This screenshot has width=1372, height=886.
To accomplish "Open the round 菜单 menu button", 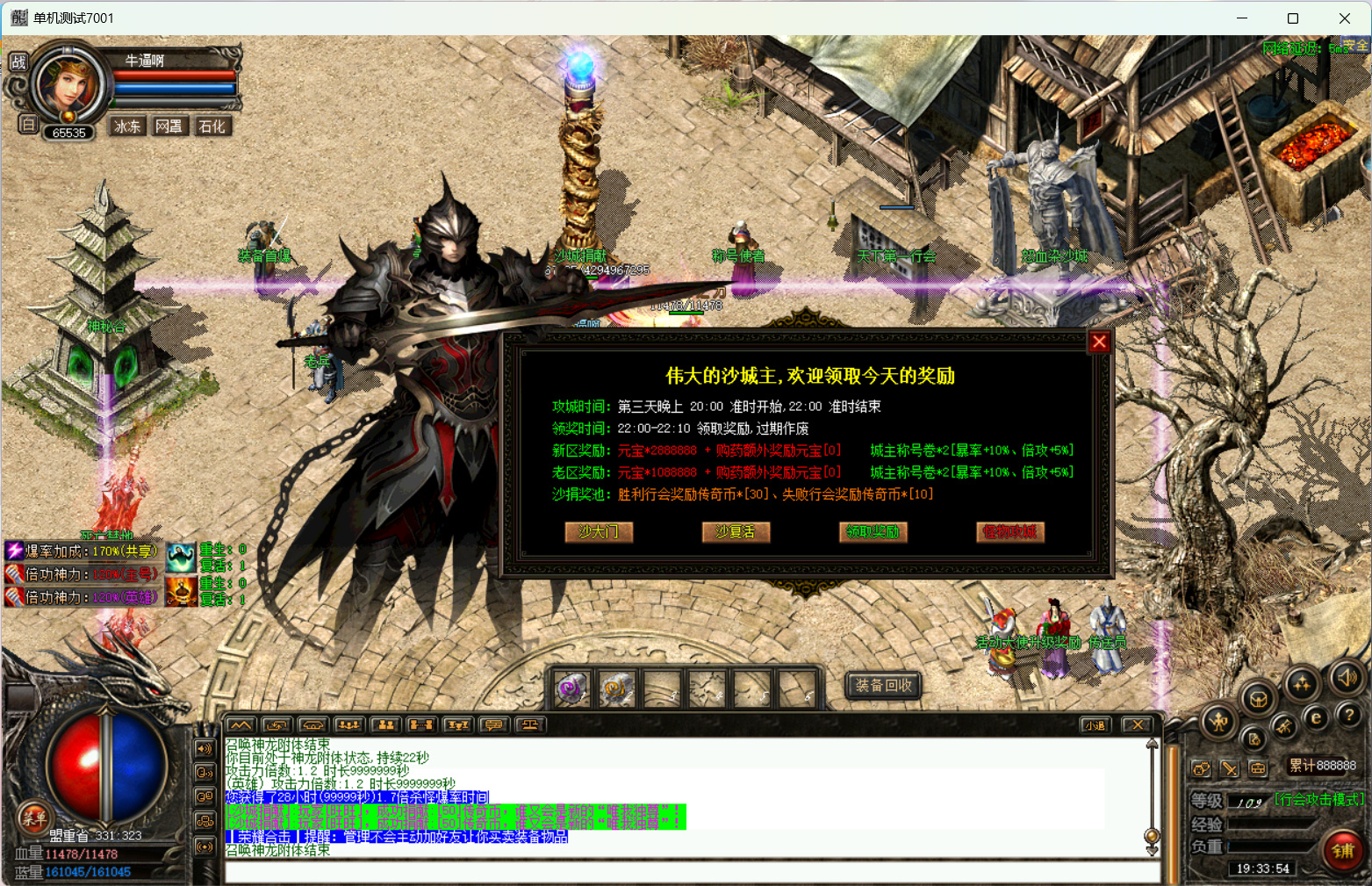I will click(34, 818).
